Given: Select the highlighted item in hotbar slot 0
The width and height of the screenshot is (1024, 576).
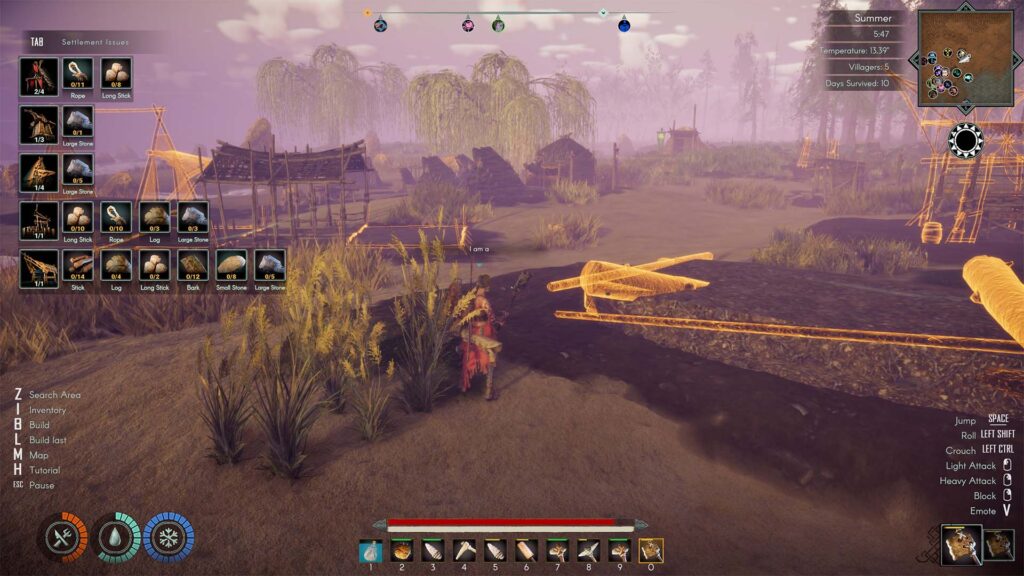Looking at the screenshot, I should pos(651,550).
